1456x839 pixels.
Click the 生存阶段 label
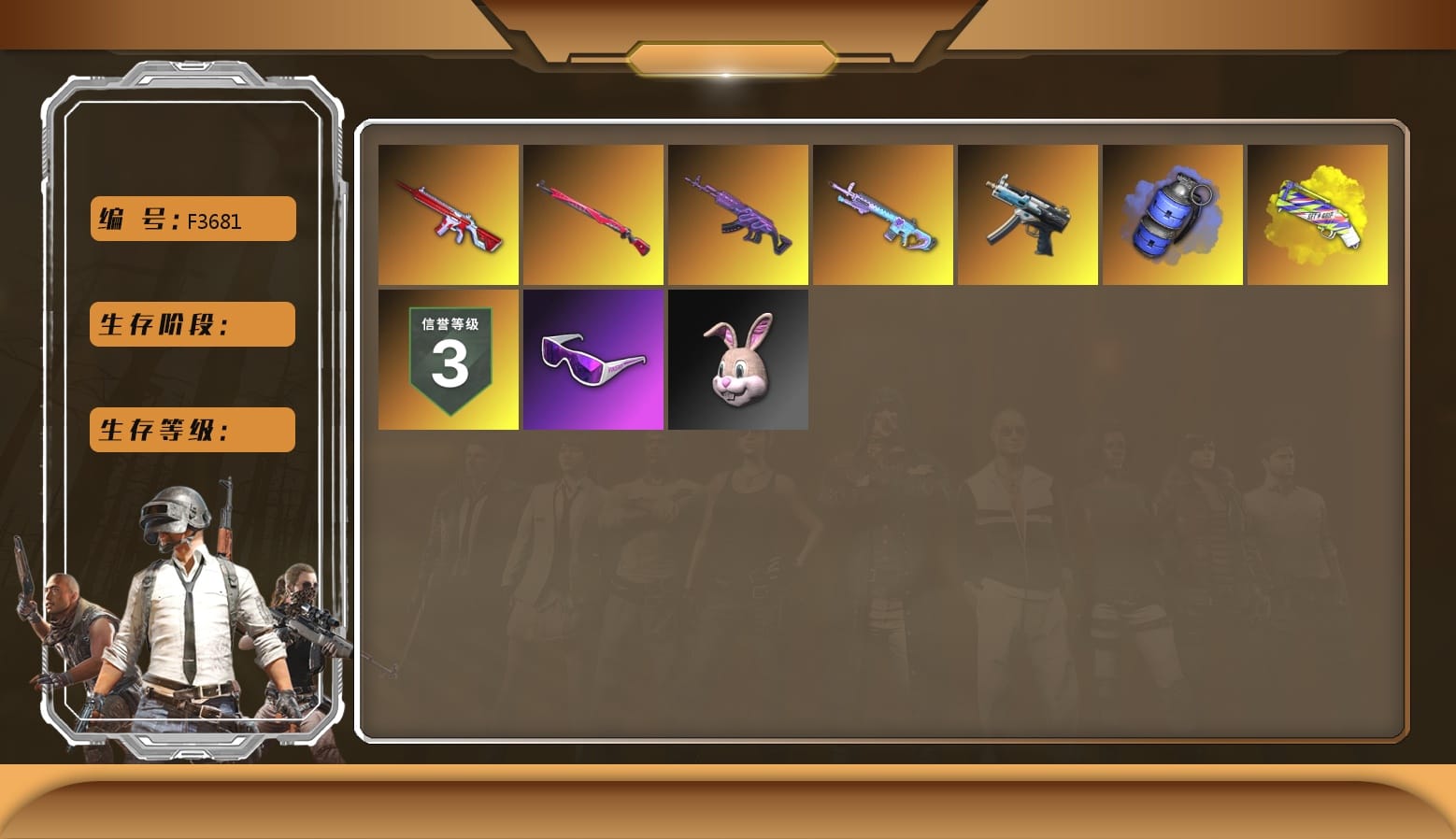[191, 323]
